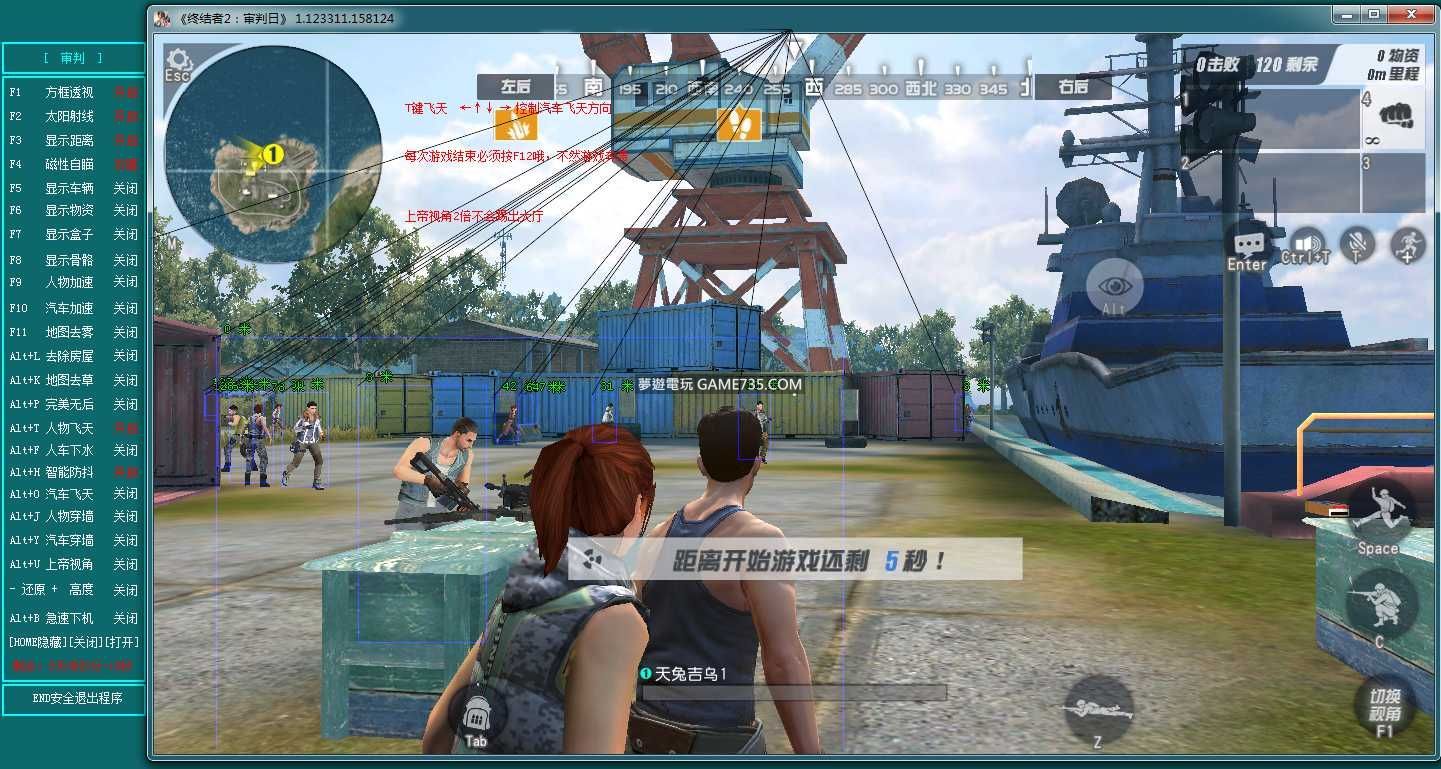Switch camera with 切换视角 button
The image size is (1441, 769).
[1384, 705]
